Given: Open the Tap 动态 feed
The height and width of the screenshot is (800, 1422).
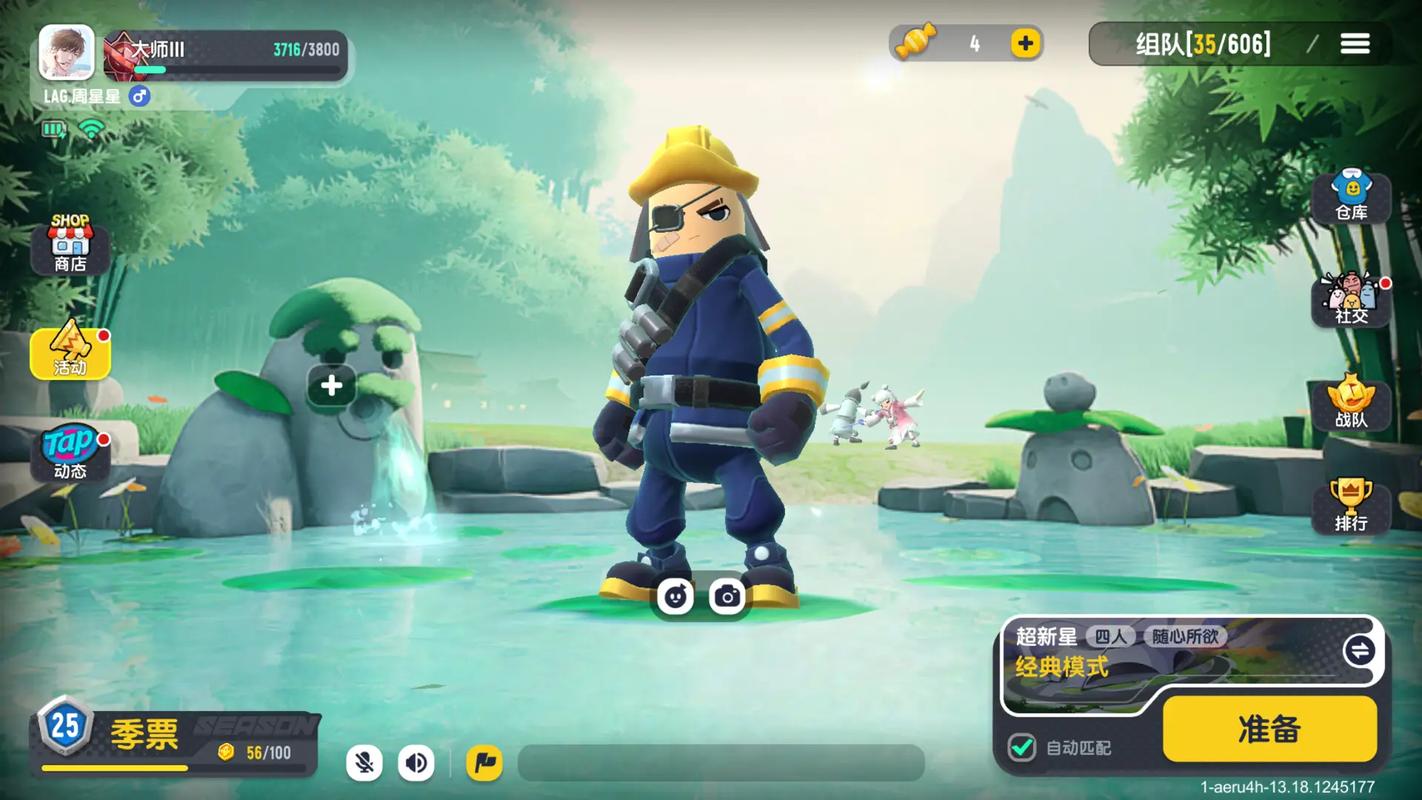Looking at the screenshot, I should click(x=70, y=453).
